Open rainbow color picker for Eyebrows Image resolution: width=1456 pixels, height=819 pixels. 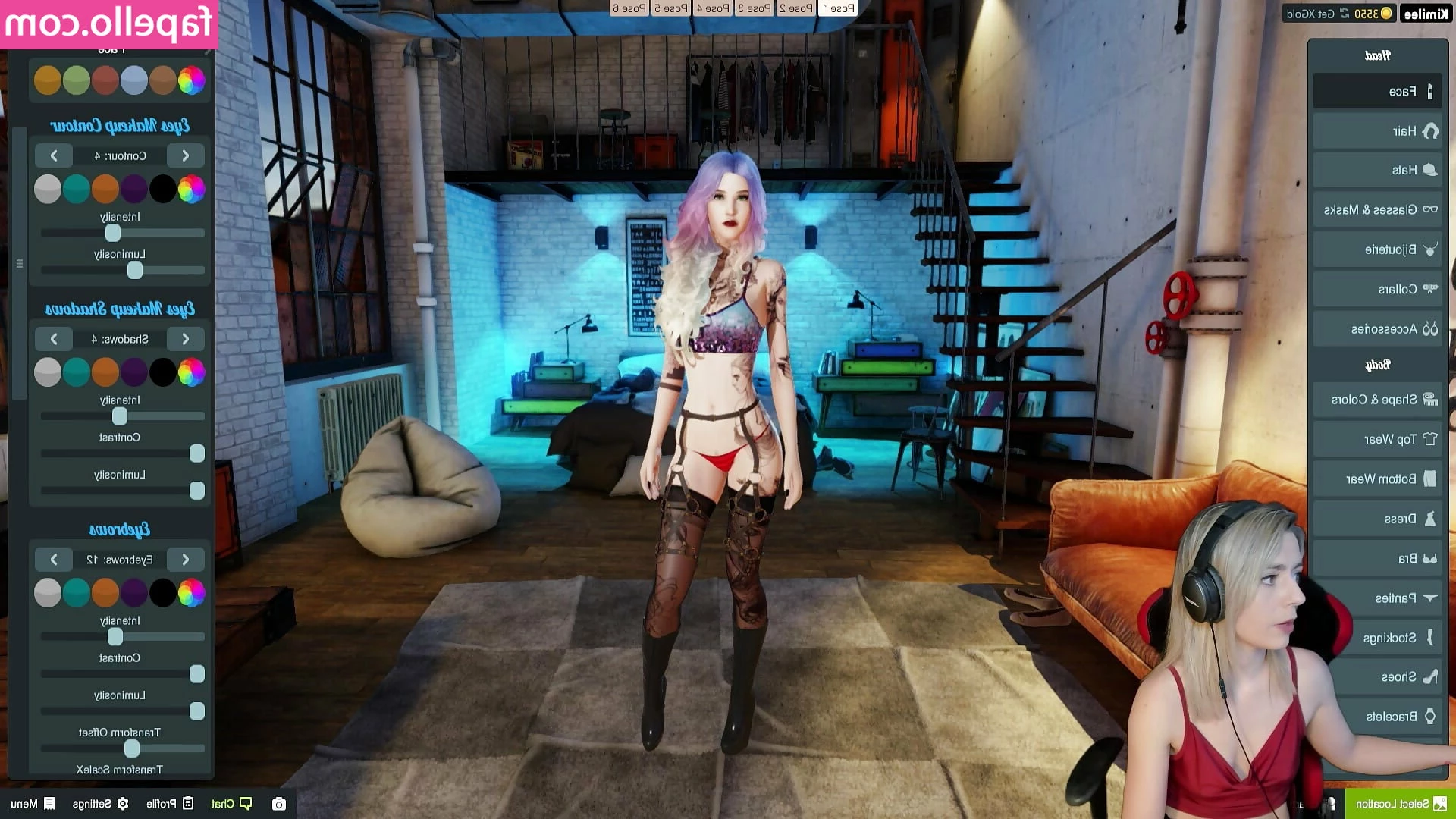click(x=191, y=593)
